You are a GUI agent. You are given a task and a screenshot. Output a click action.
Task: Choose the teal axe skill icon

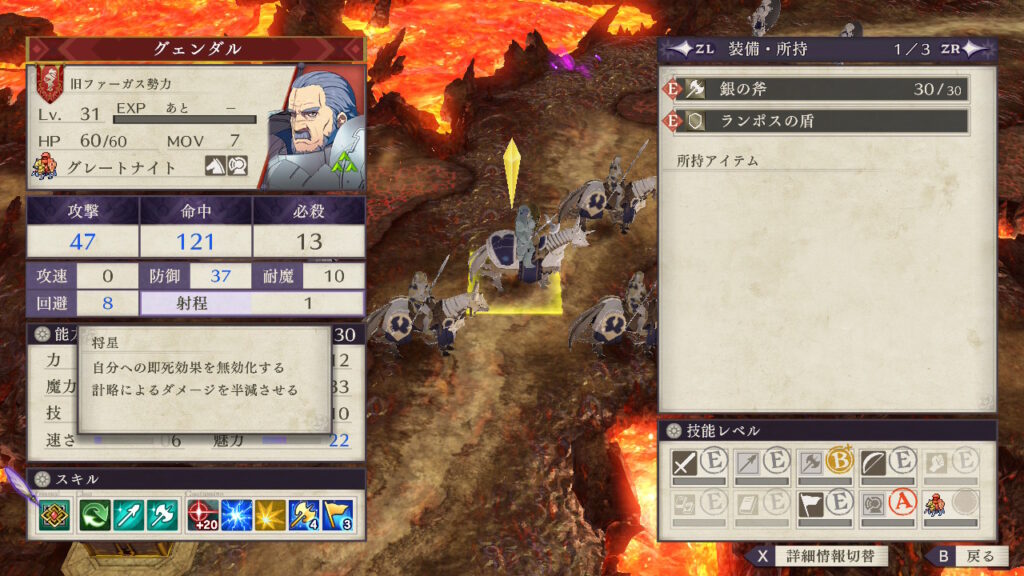(x=161, y=515)
